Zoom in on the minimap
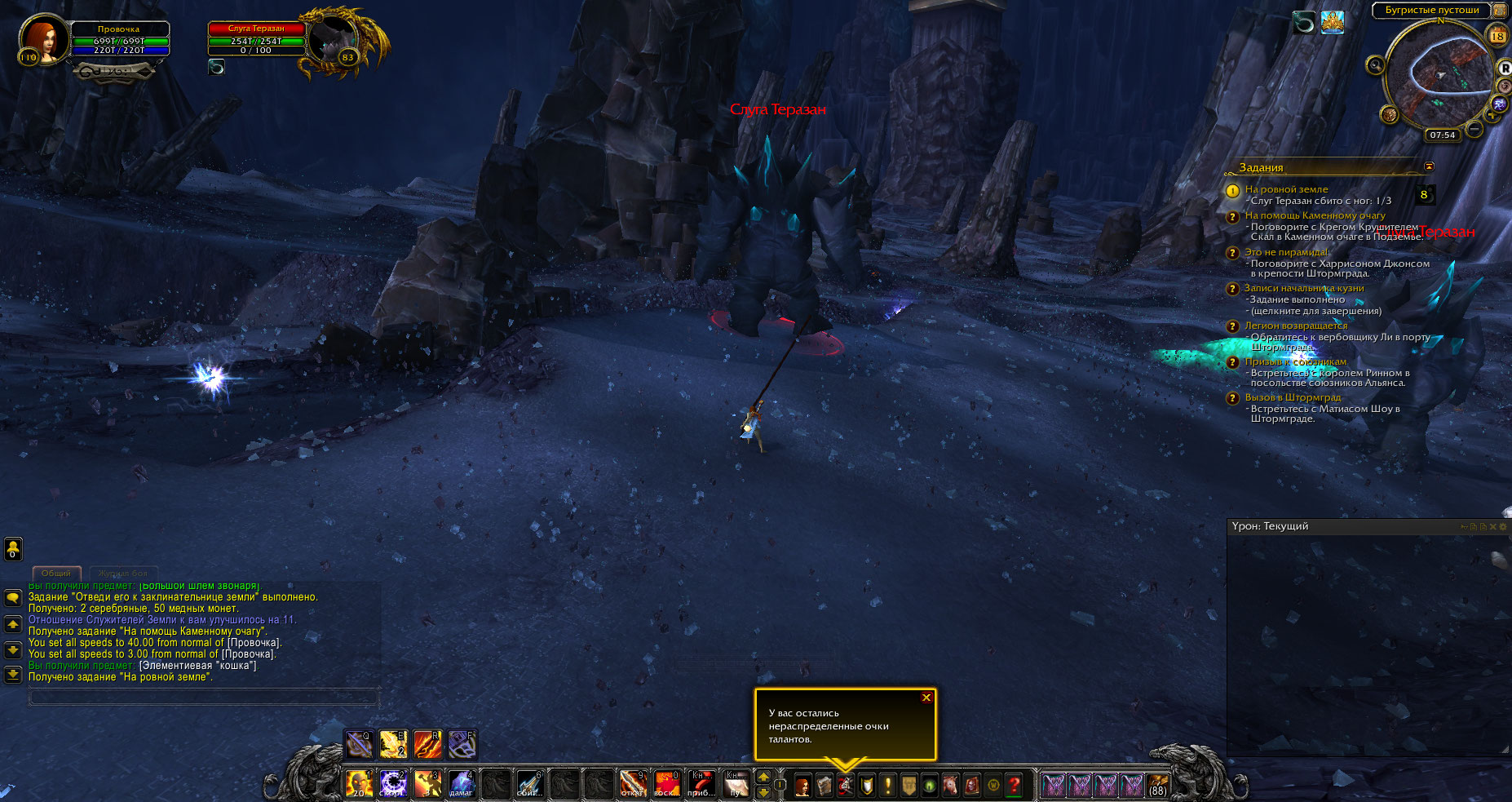The height and width of the screenshot is (802, 1512). click(x=1492, y=115)
